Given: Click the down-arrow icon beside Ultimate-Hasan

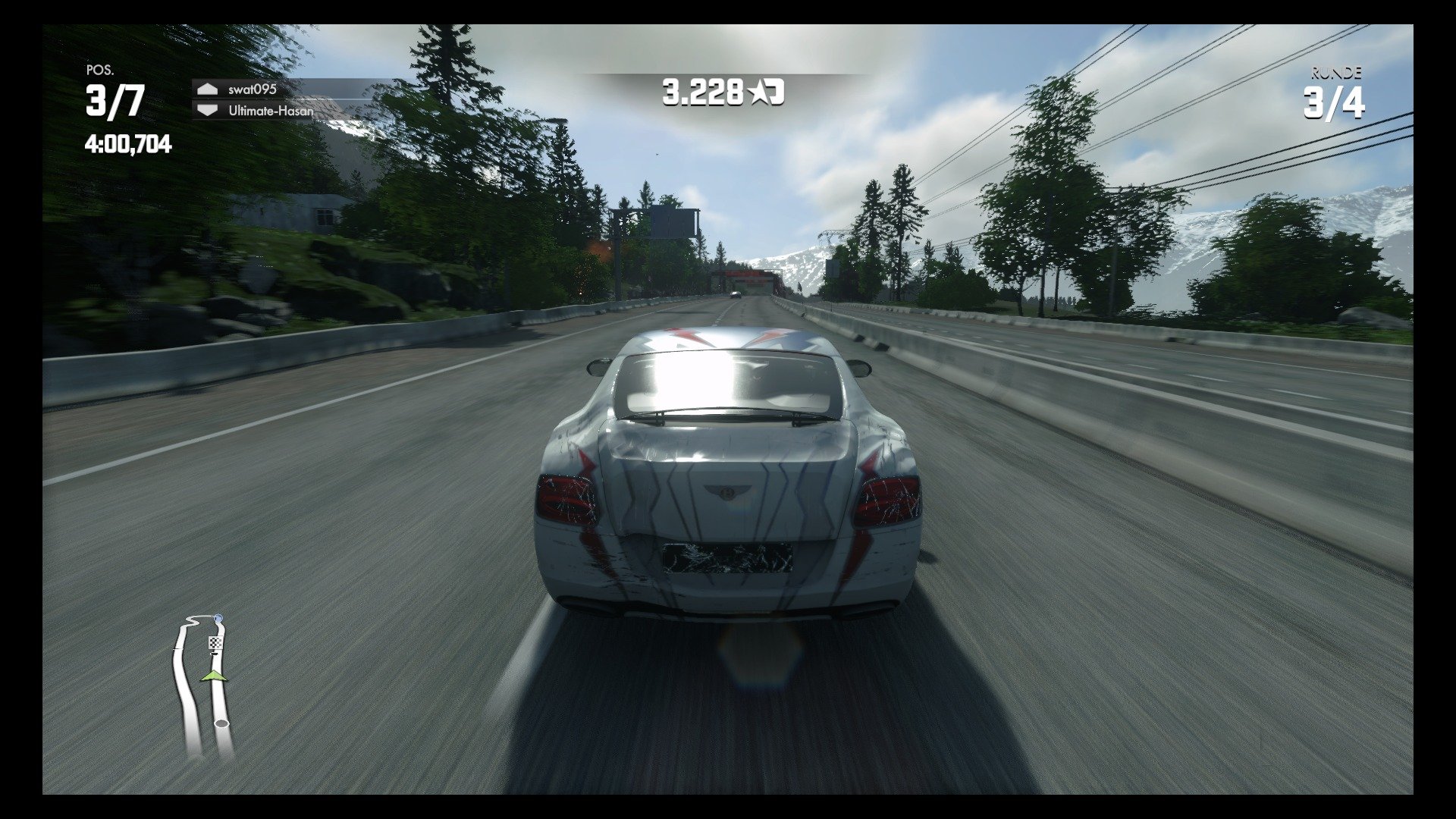Looking at the screenshot, I should click(x=206, y=111).
